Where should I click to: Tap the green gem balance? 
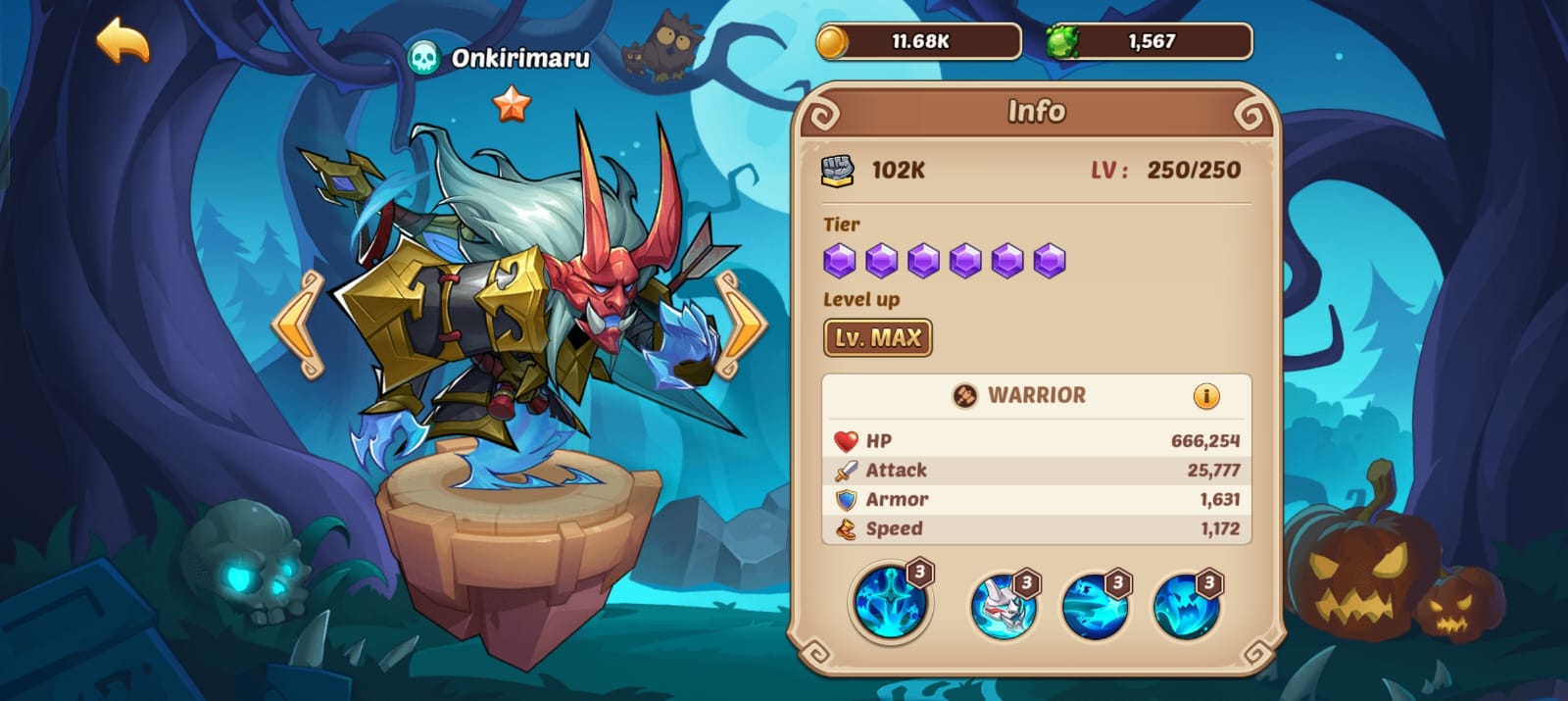(1149, 42)
